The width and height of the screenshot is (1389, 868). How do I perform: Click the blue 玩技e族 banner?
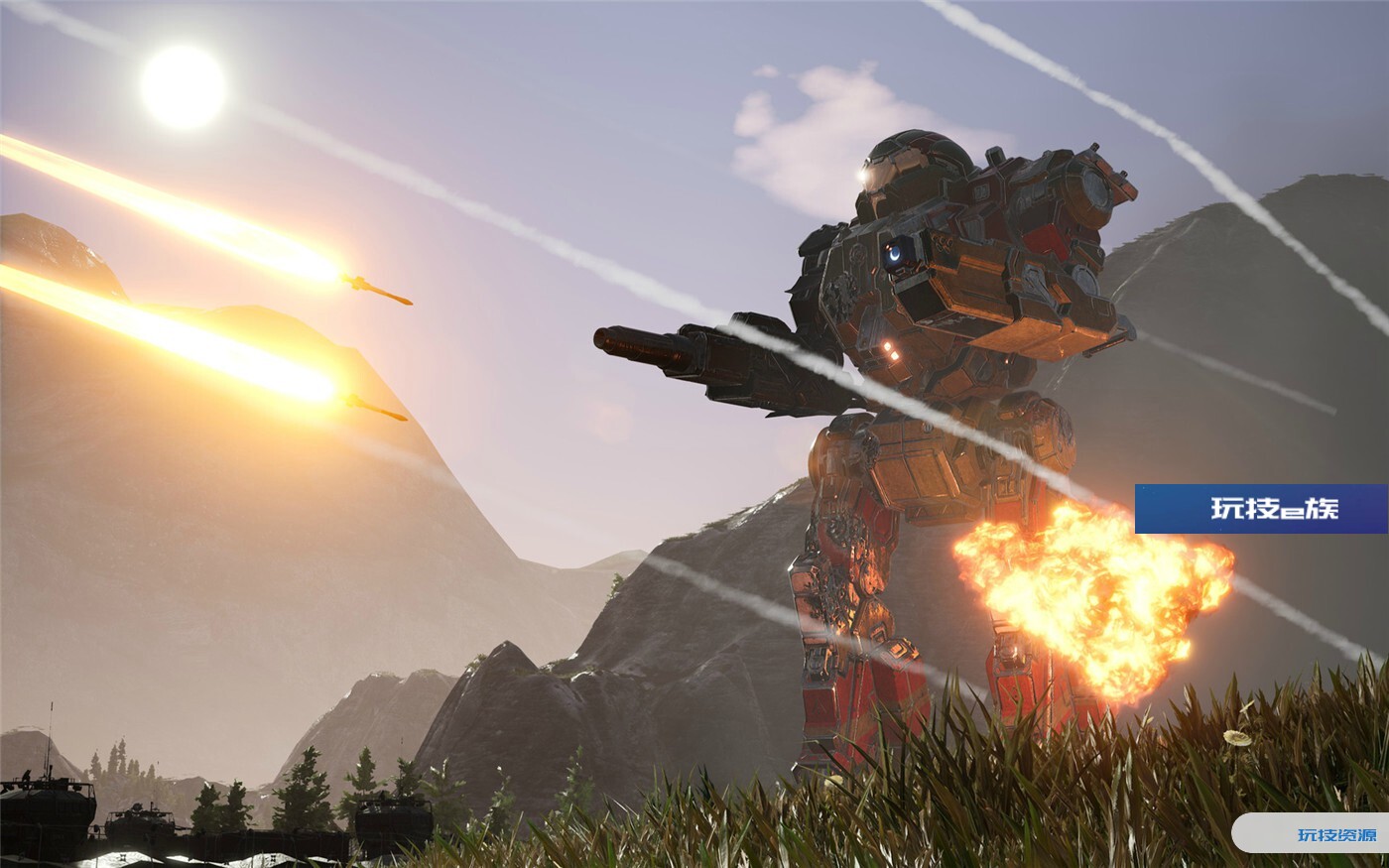1261,509
